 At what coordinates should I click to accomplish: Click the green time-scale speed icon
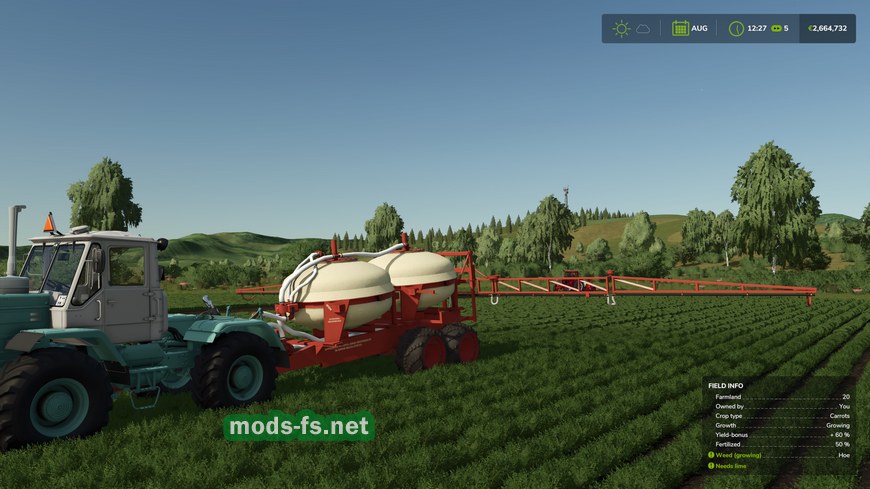774,28
